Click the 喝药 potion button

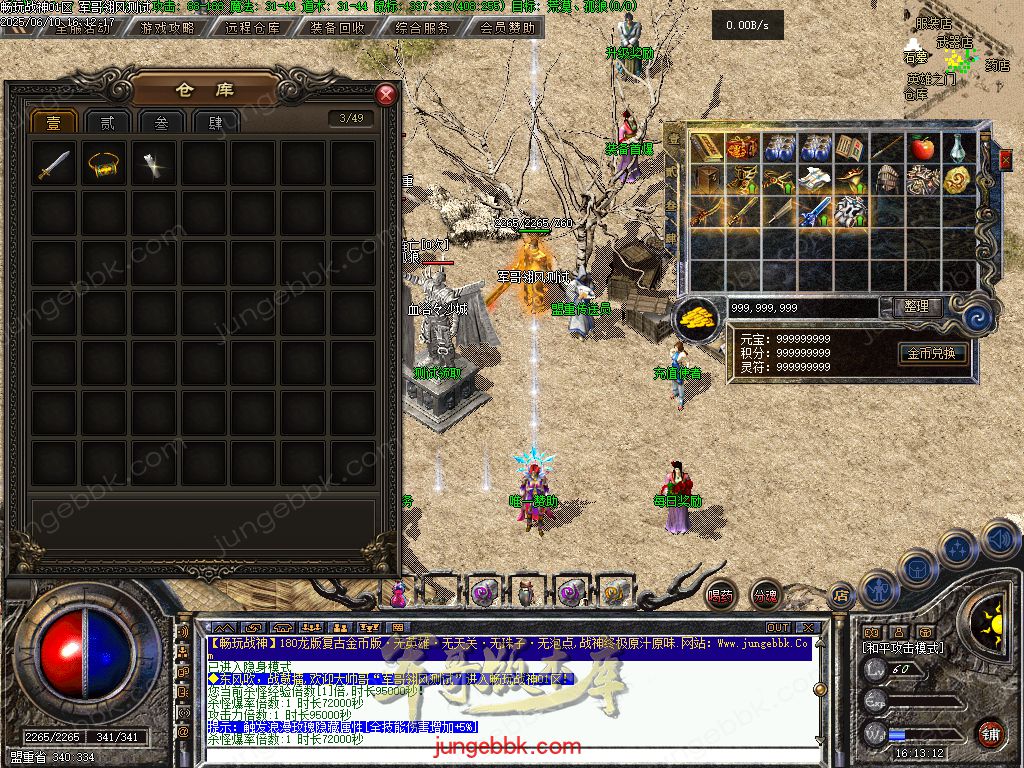click(721, 594)
